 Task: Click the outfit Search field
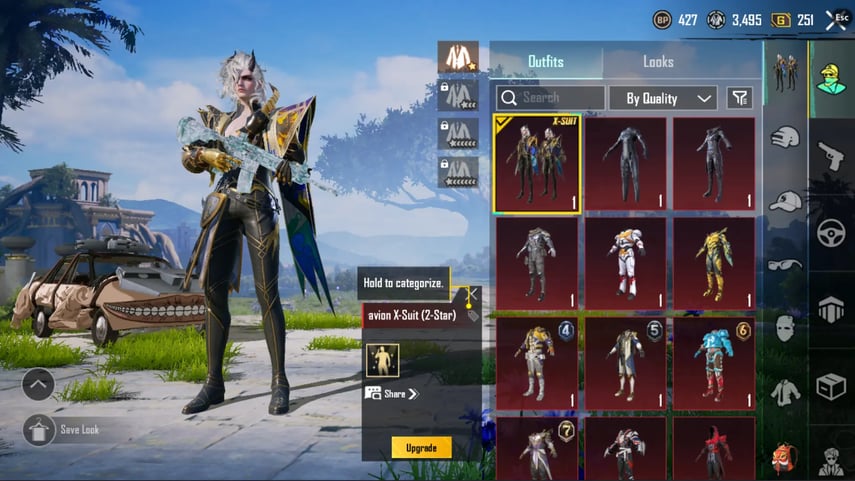[x=550, y=98]
